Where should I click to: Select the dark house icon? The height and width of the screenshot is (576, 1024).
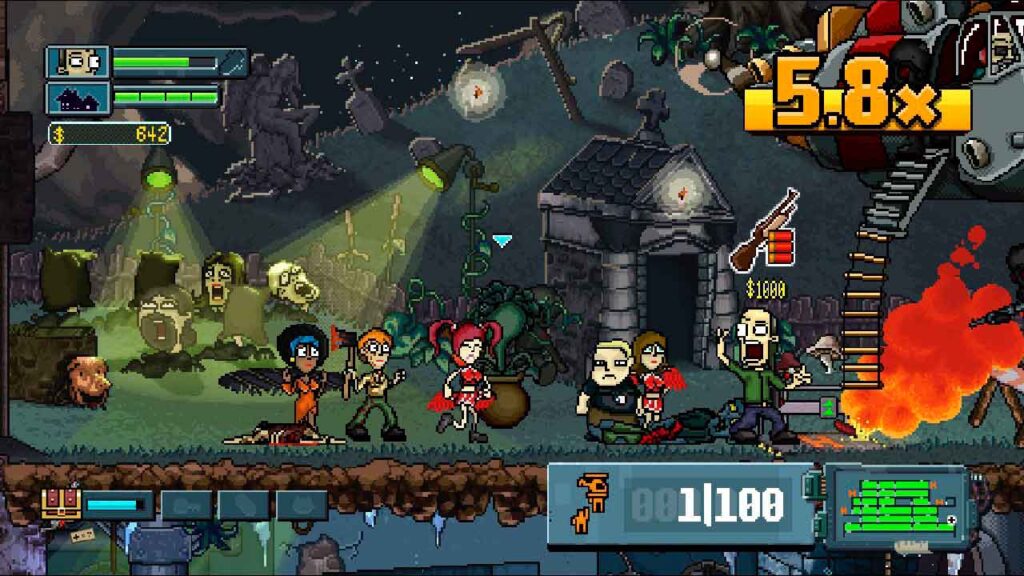click(78, 98)
